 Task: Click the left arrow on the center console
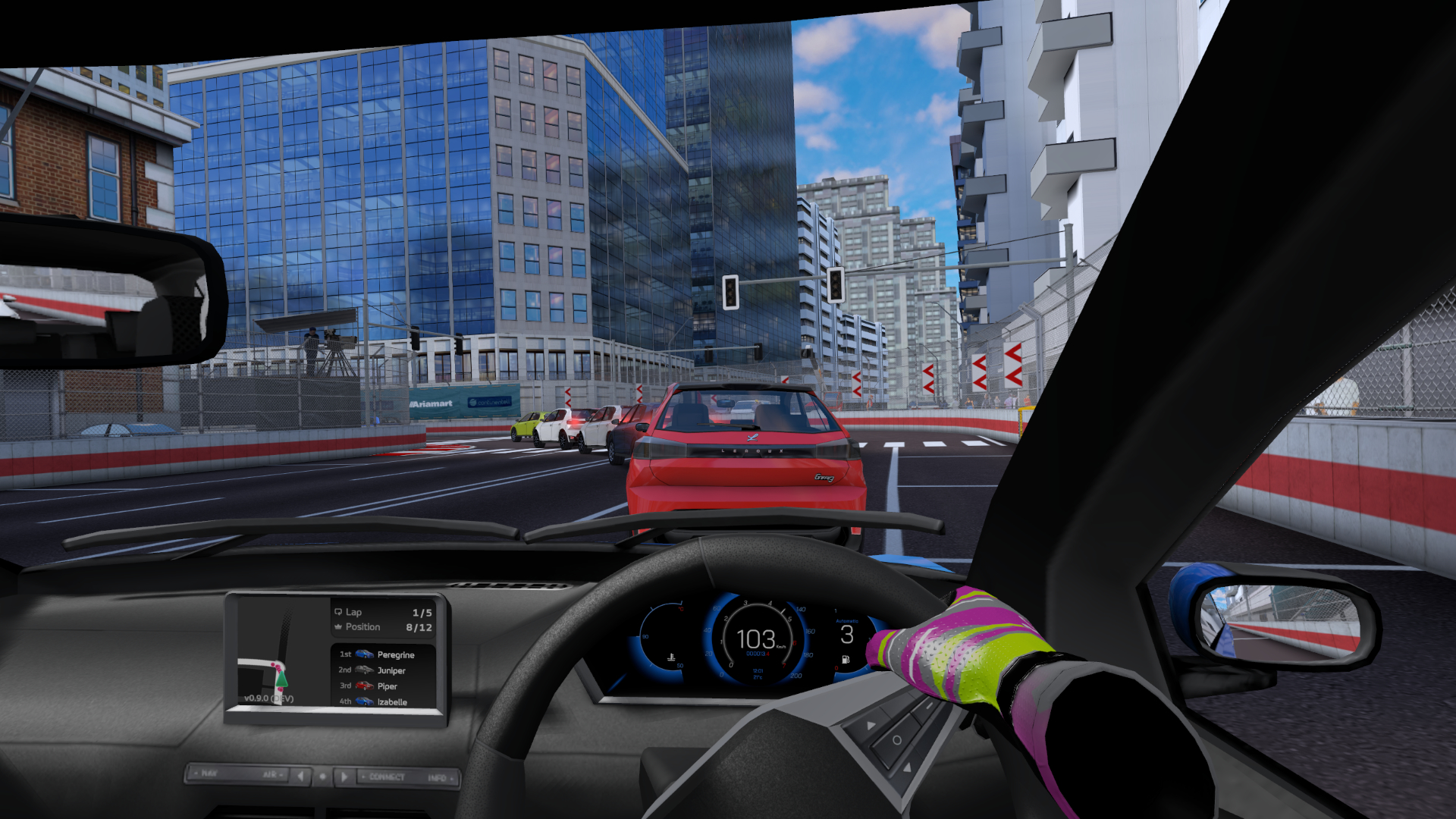[x=300, y=777]
